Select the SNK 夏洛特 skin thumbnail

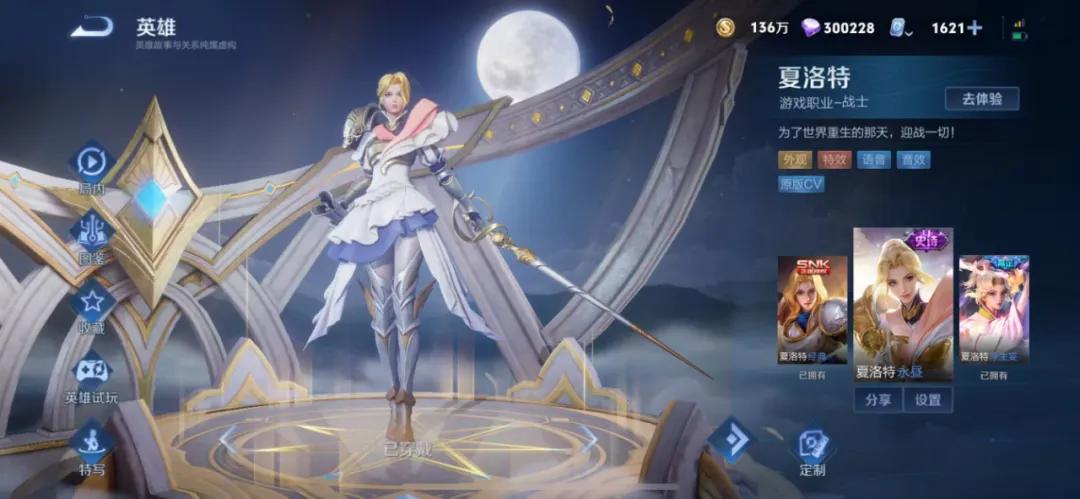tap(812, 309)
